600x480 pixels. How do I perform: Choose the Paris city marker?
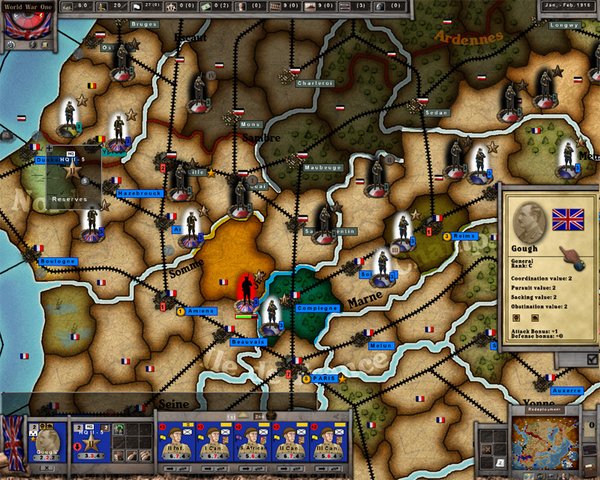click(318, 378)
